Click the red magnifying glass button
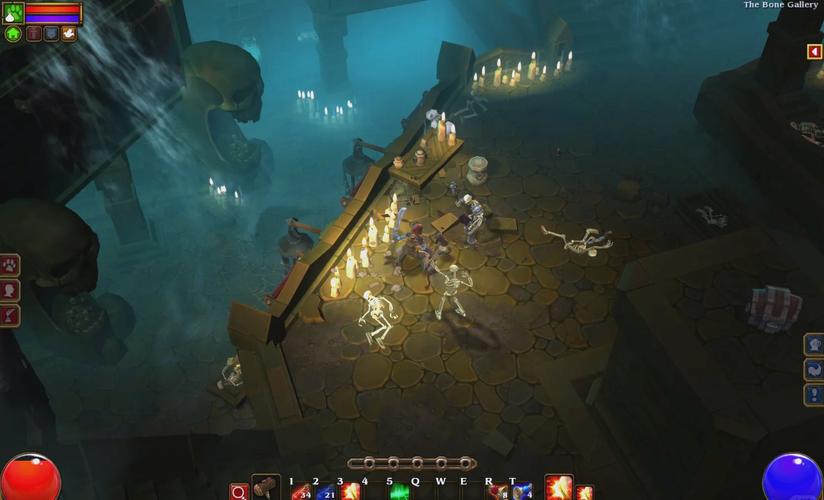This screenshot has height=500, width=824. 238,492
